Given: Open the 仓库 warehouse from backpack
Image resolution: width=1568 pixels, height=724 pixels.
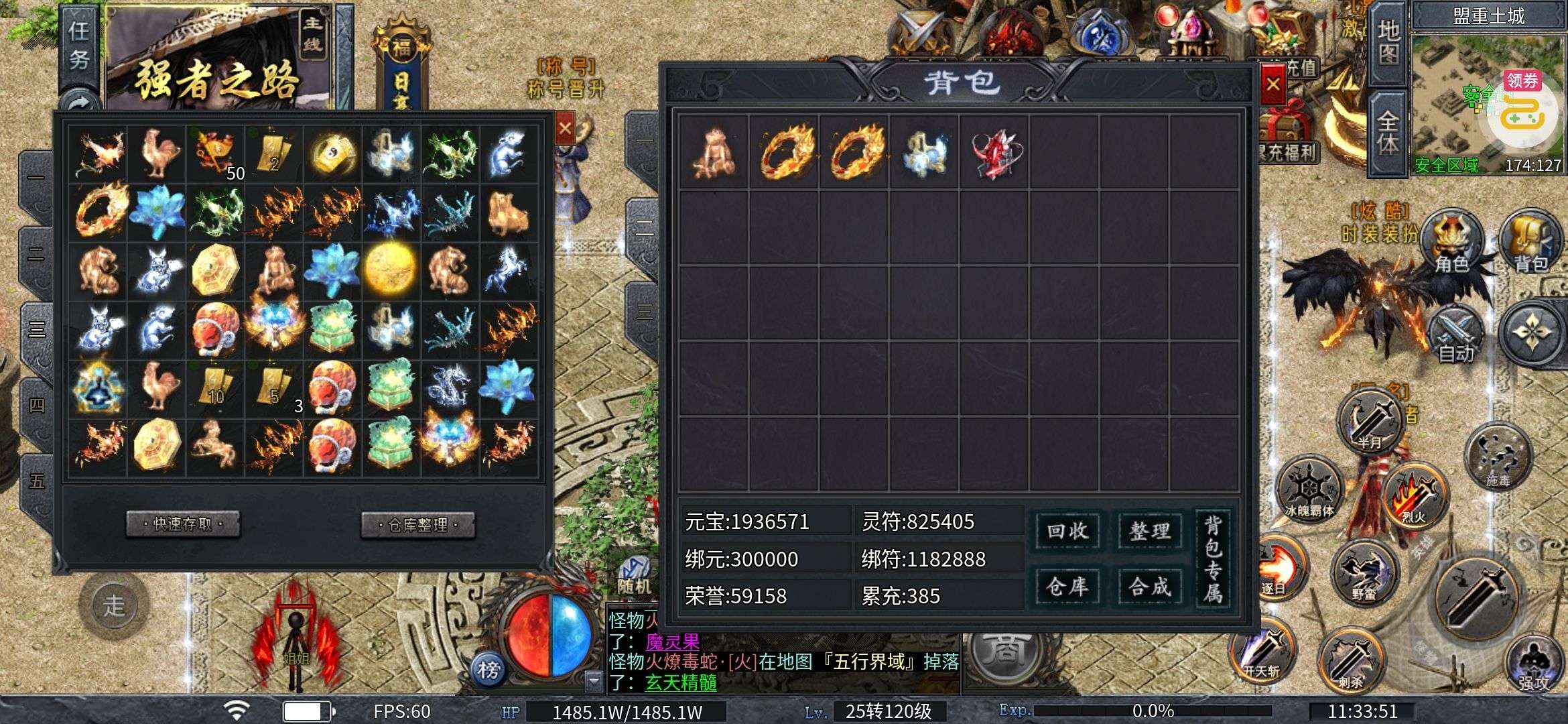Looking at the screenshot, I should (x=1067, y=587).
